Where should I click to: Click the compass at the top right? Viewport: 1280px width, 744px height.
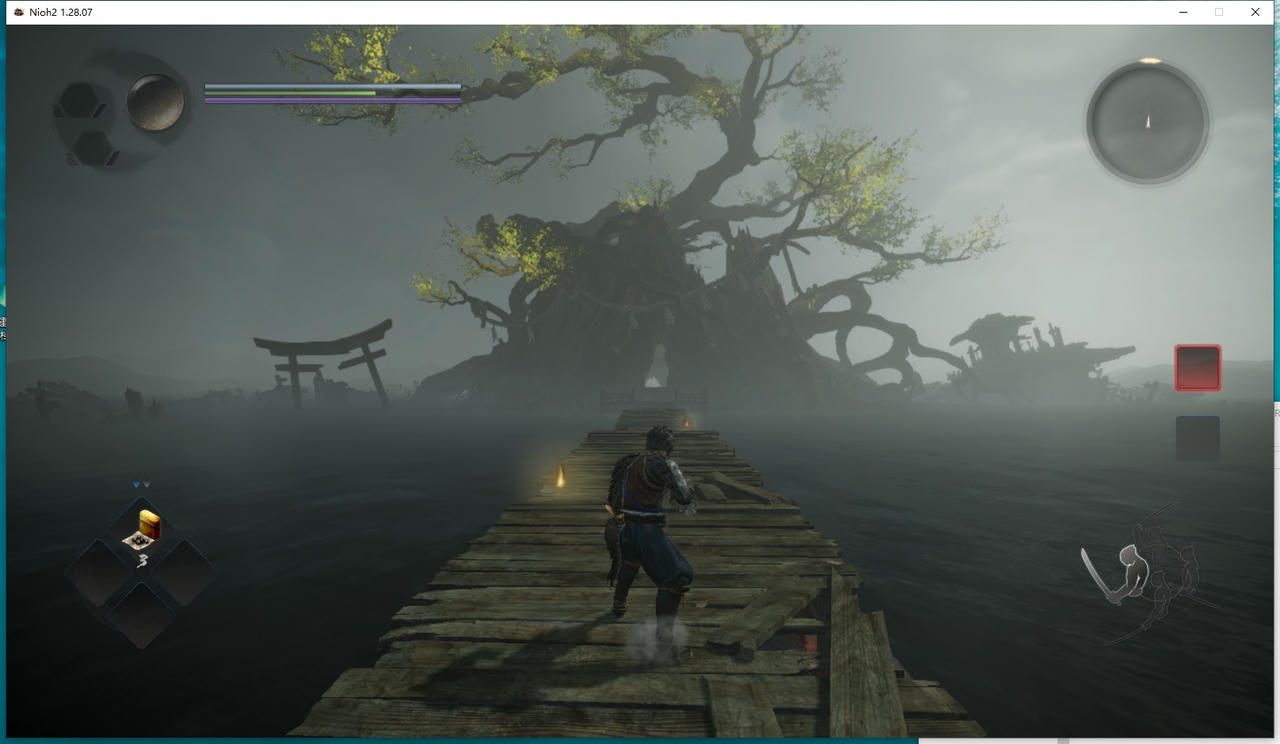click(x=1147, y=121)
